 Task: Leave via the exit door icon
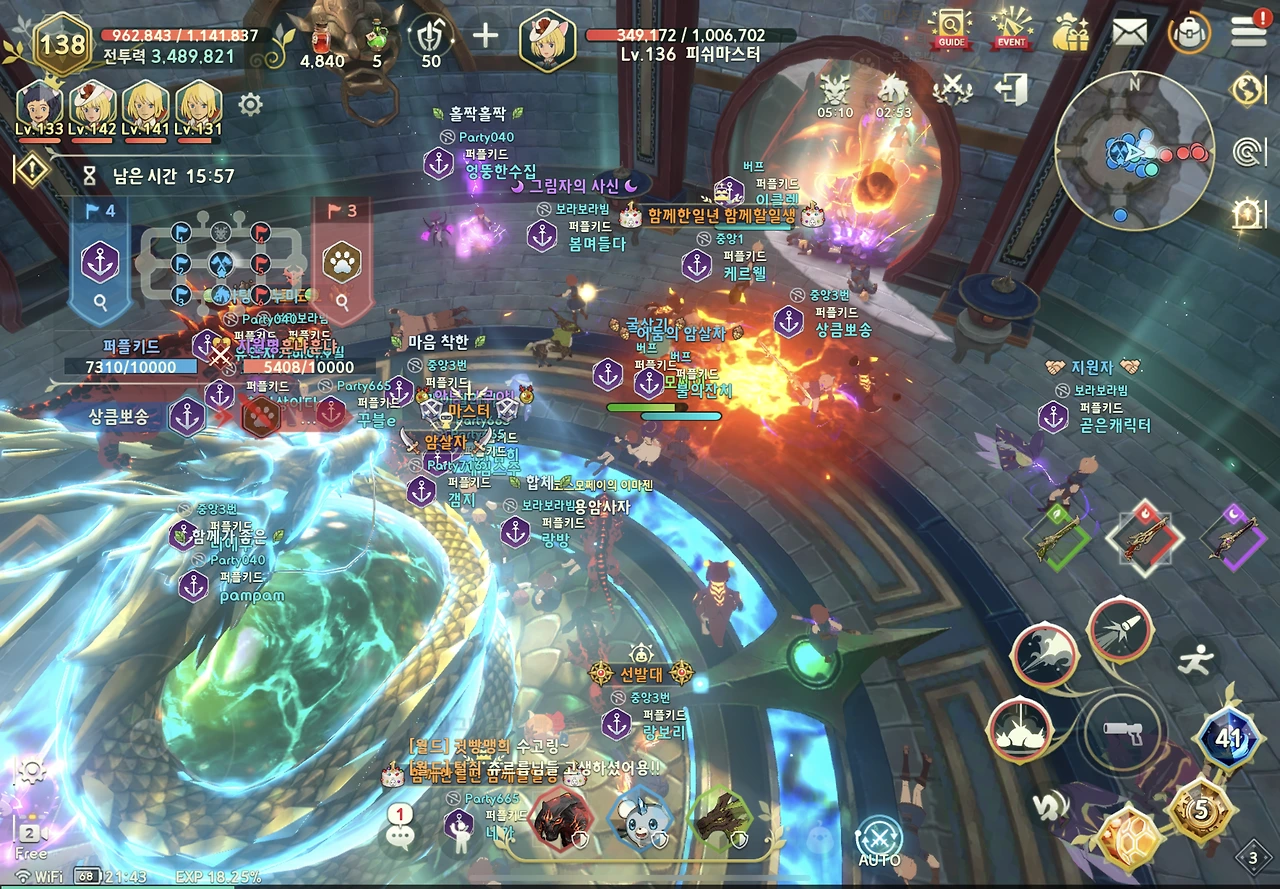[1012, 90]
